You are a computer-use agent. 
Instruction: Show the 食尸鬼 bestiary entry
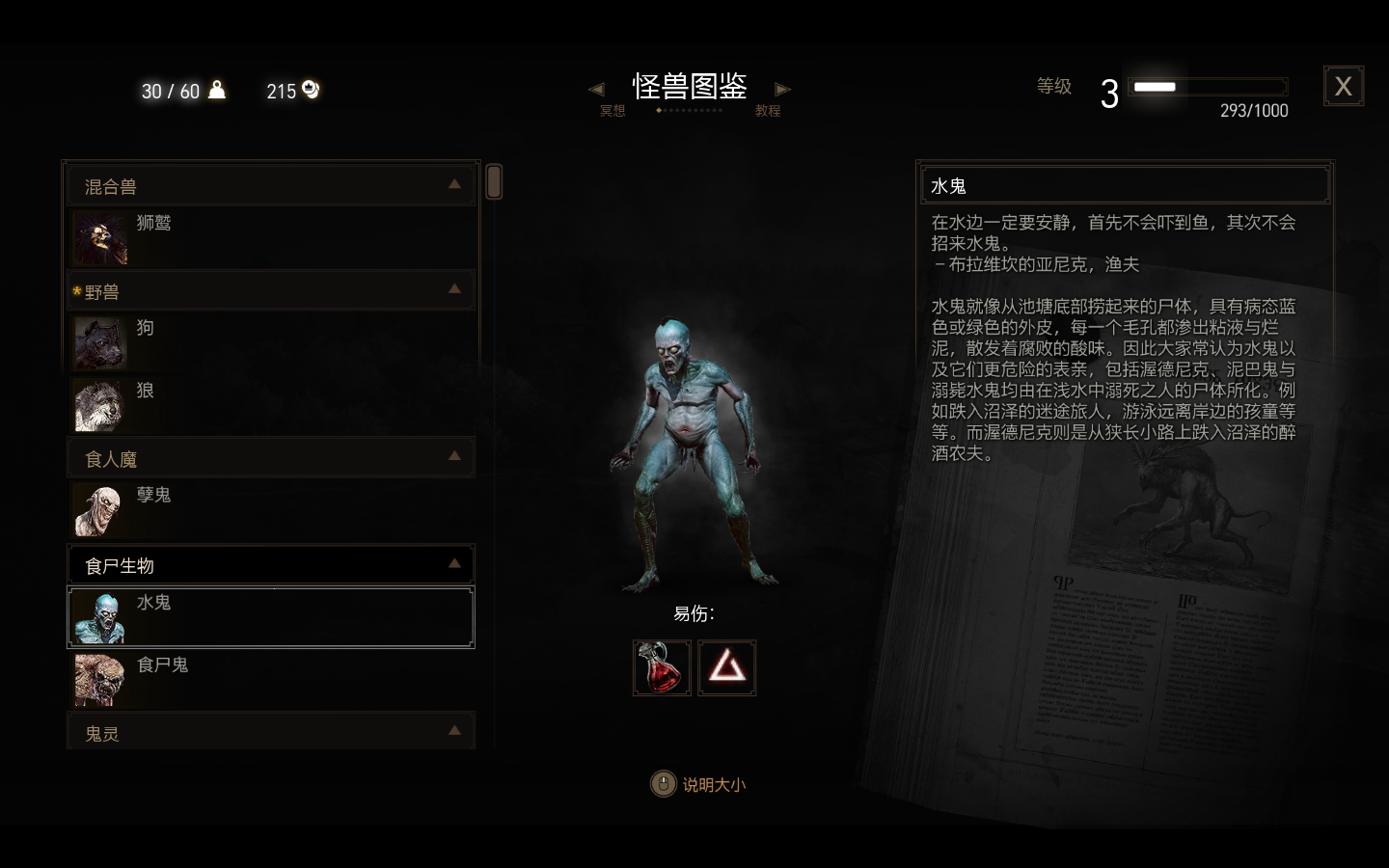coord(270,678)
